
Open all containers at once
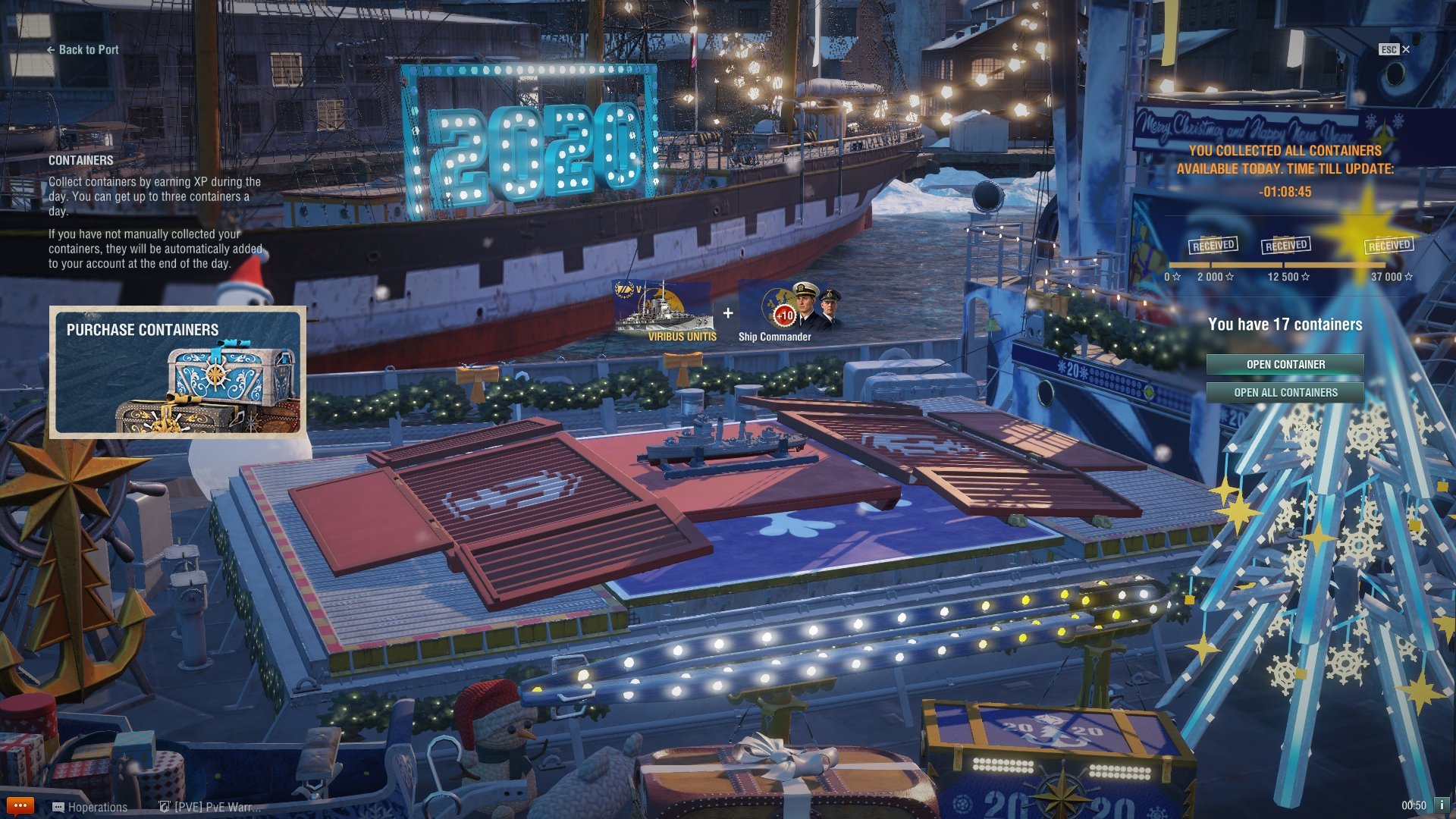pos(1285,393)
